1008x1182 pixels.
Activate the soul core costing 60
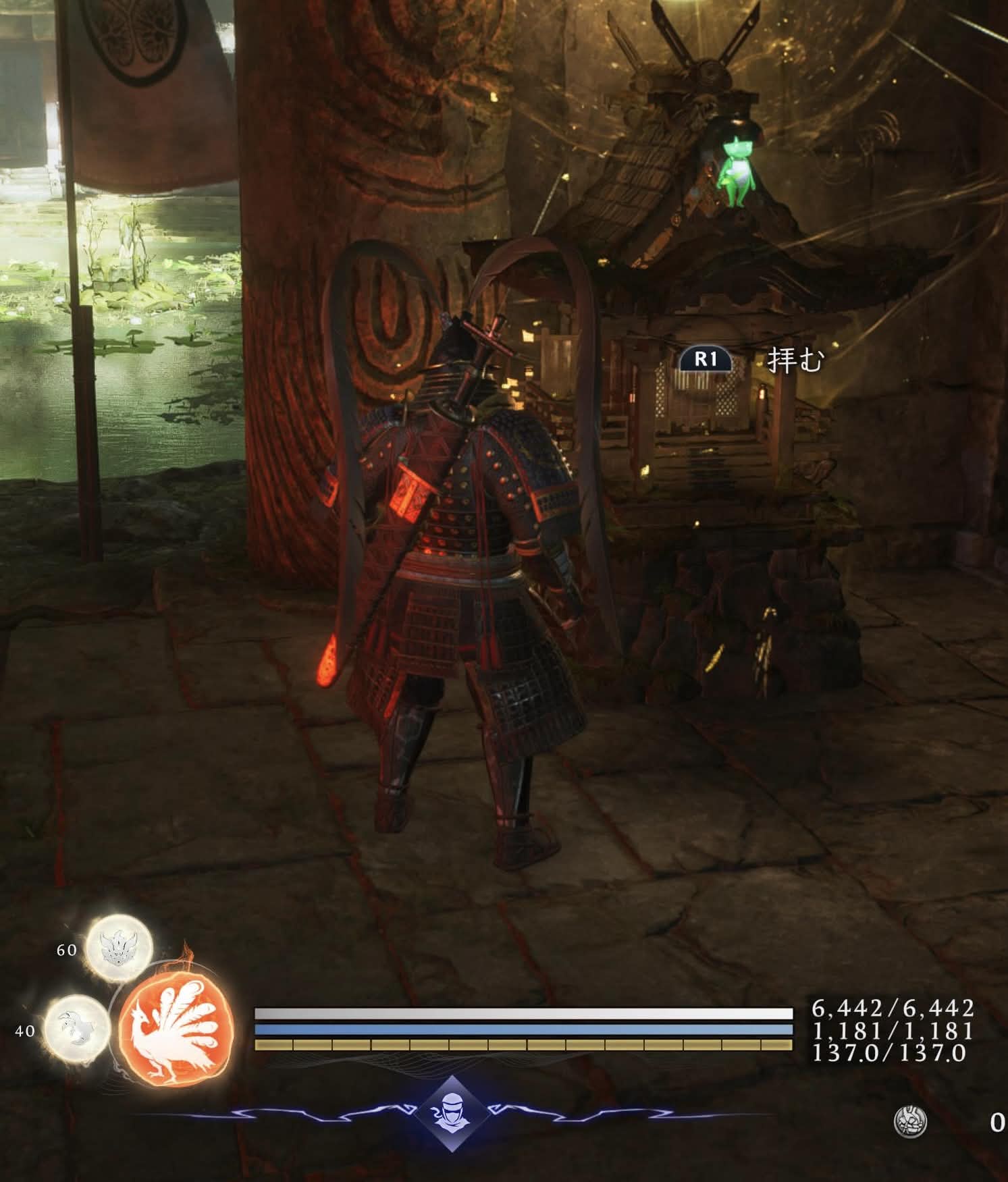pos(119,948)
